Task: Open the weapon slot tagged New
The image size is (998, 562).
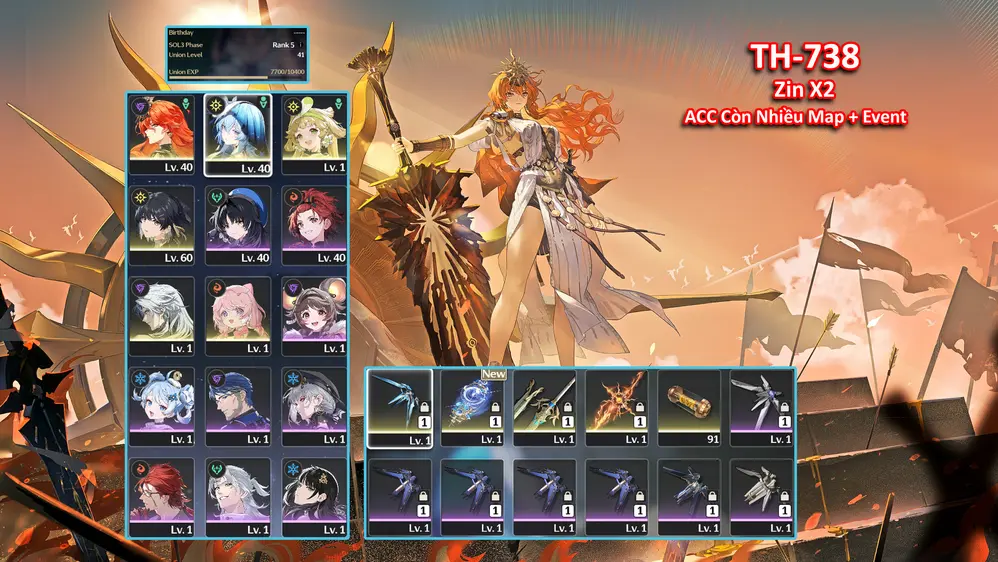Action: point(472,407)
